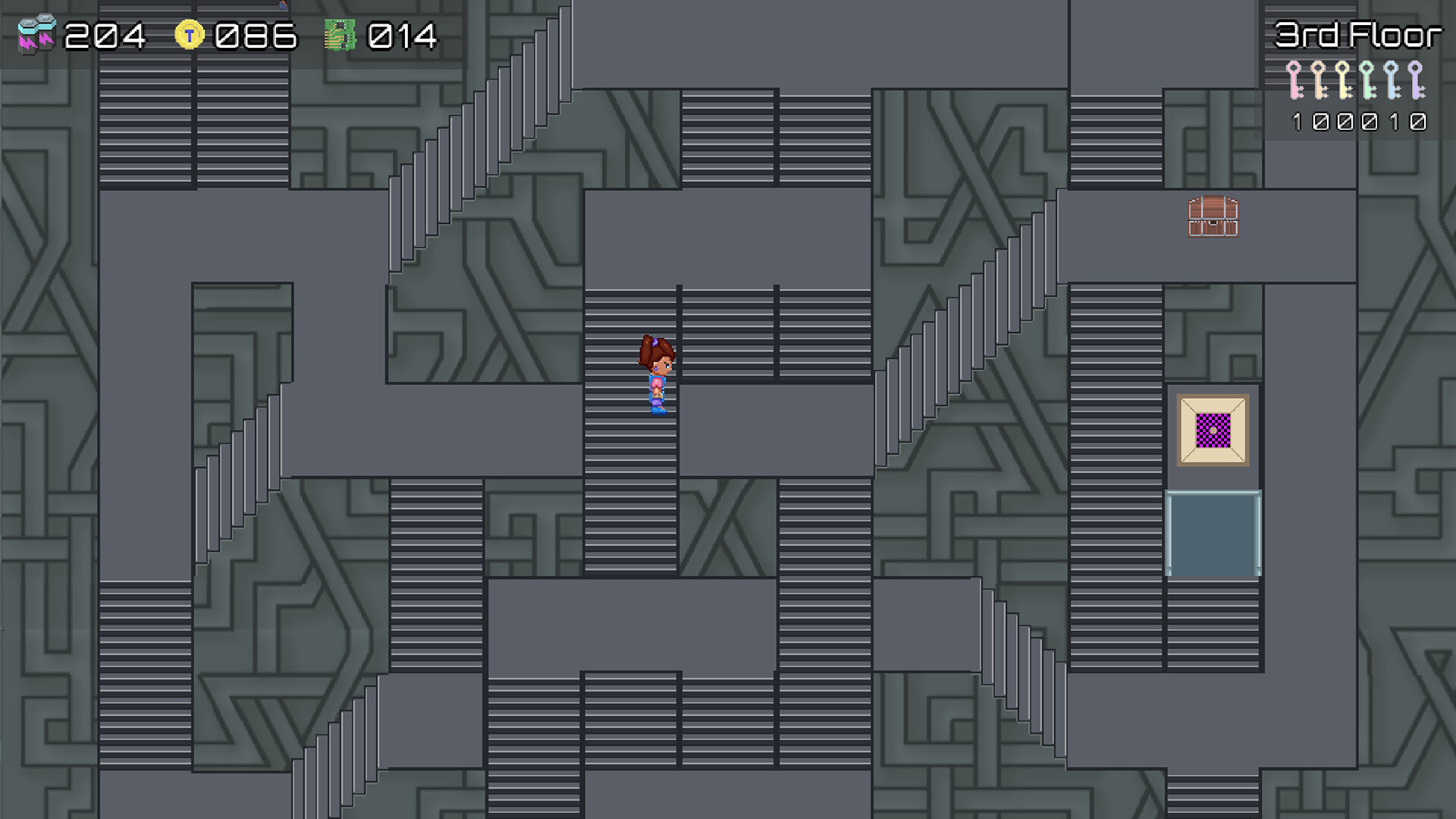
Task: Click the coin counter showing 086
Action: (254, 34)
